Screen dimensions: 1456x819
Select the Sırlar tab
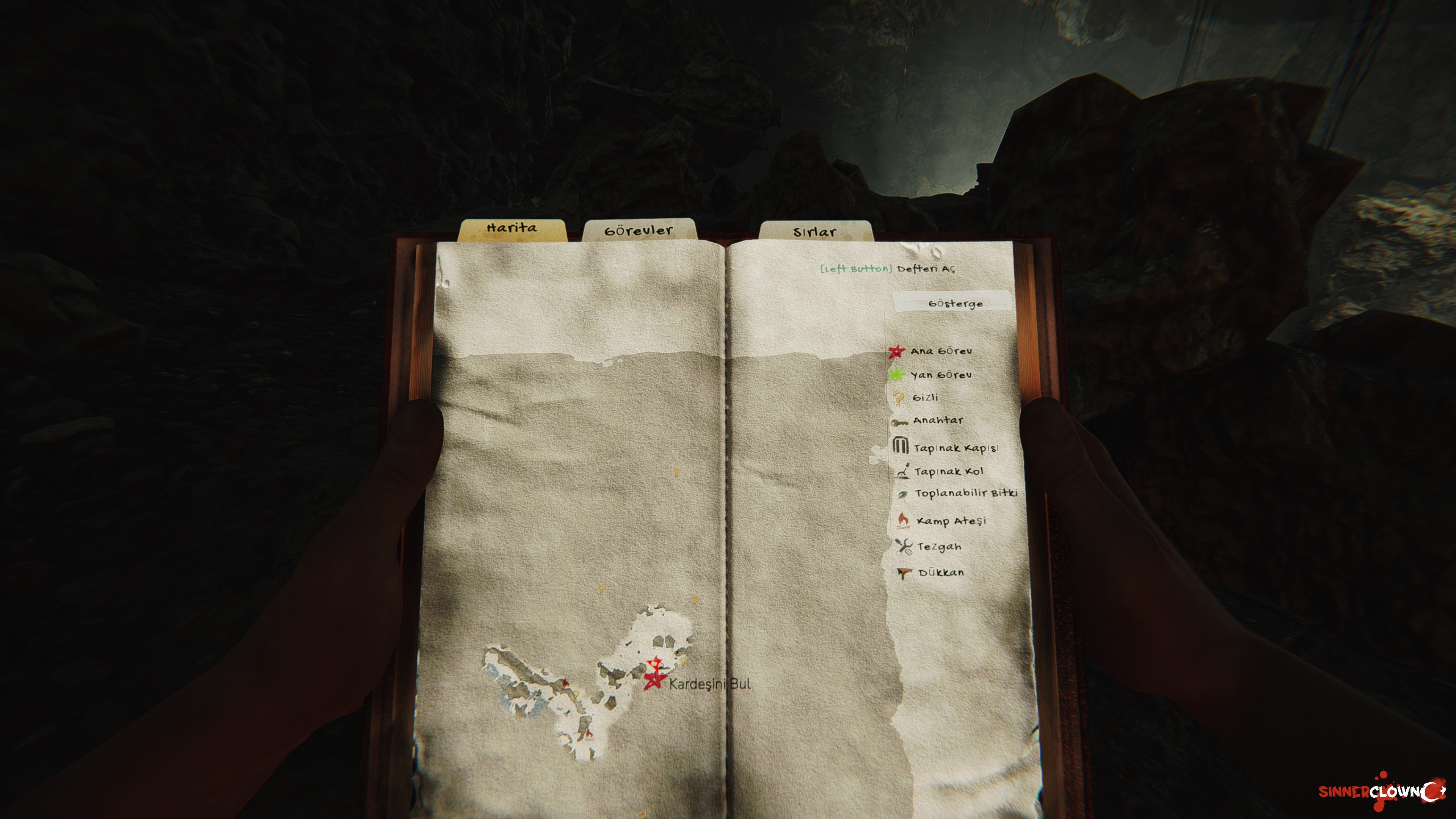coord(814,232)
